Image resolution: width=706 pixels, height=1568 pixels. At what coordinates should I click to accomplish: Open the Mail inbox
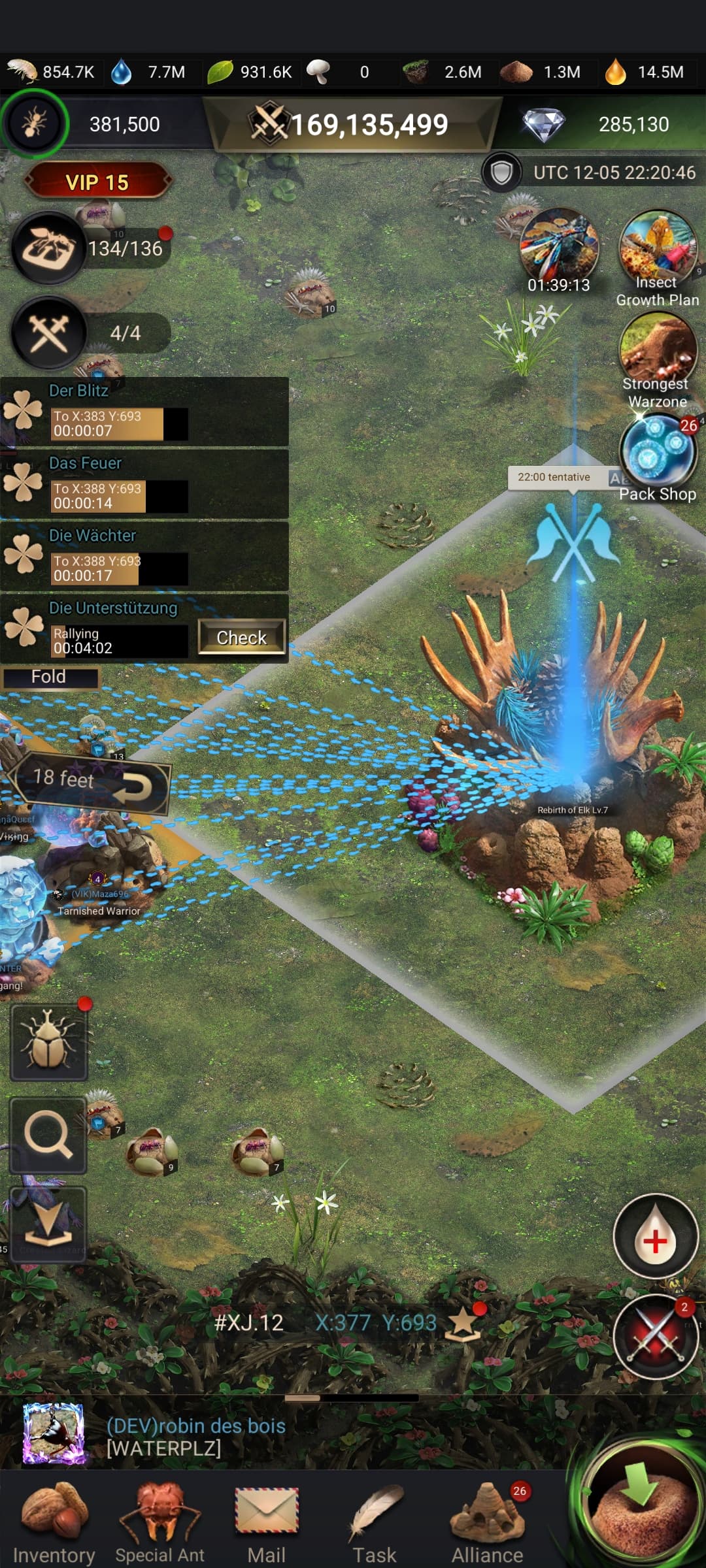(x=266, y=1518)
